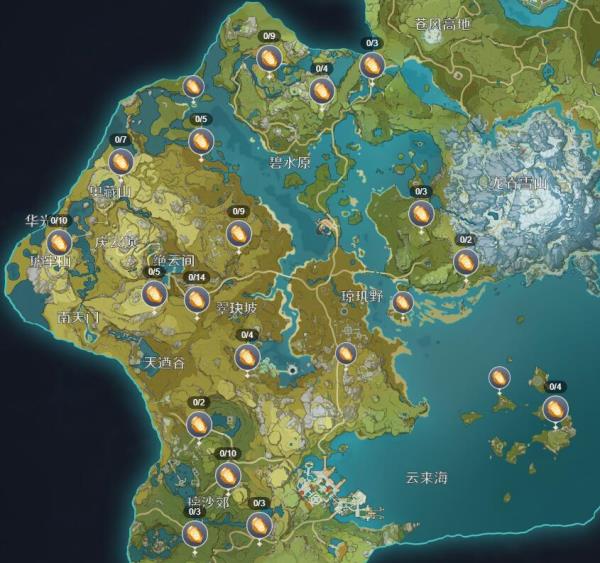Select the map marker labeled 0/7
This screenshot has width=600, height=563.
point(121,161)
